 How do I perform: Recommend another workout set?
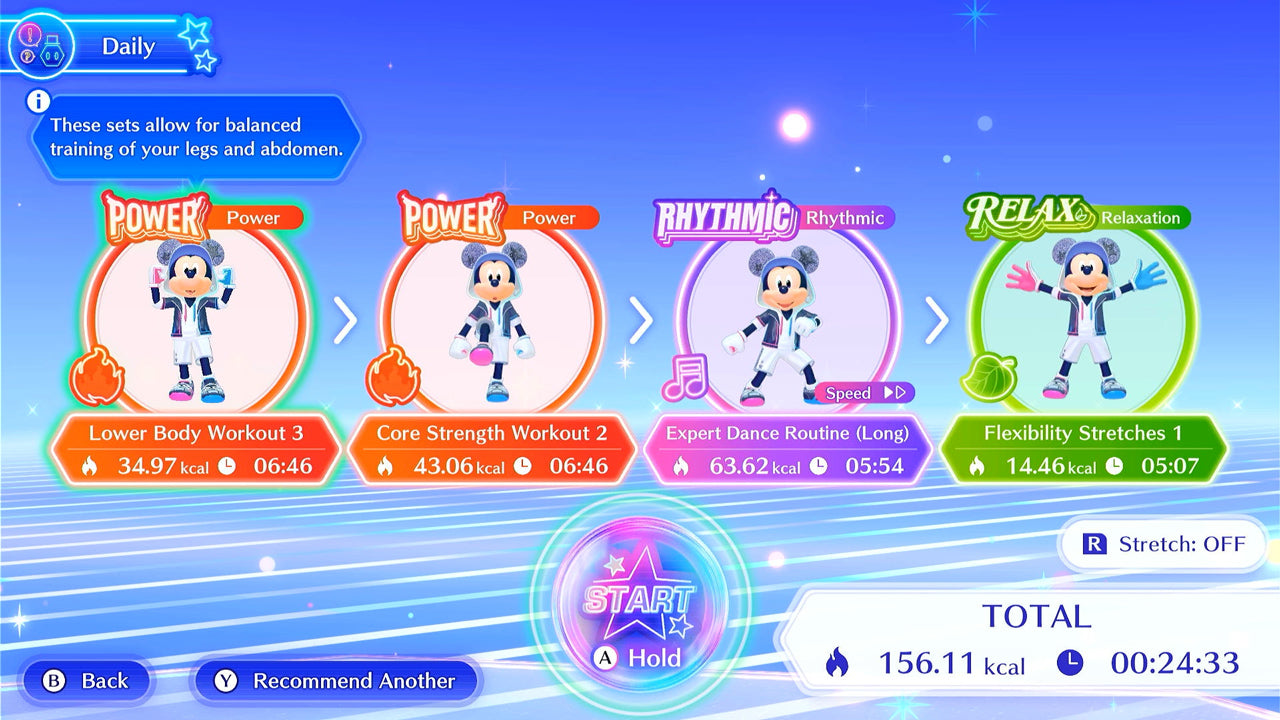point(336,681)
